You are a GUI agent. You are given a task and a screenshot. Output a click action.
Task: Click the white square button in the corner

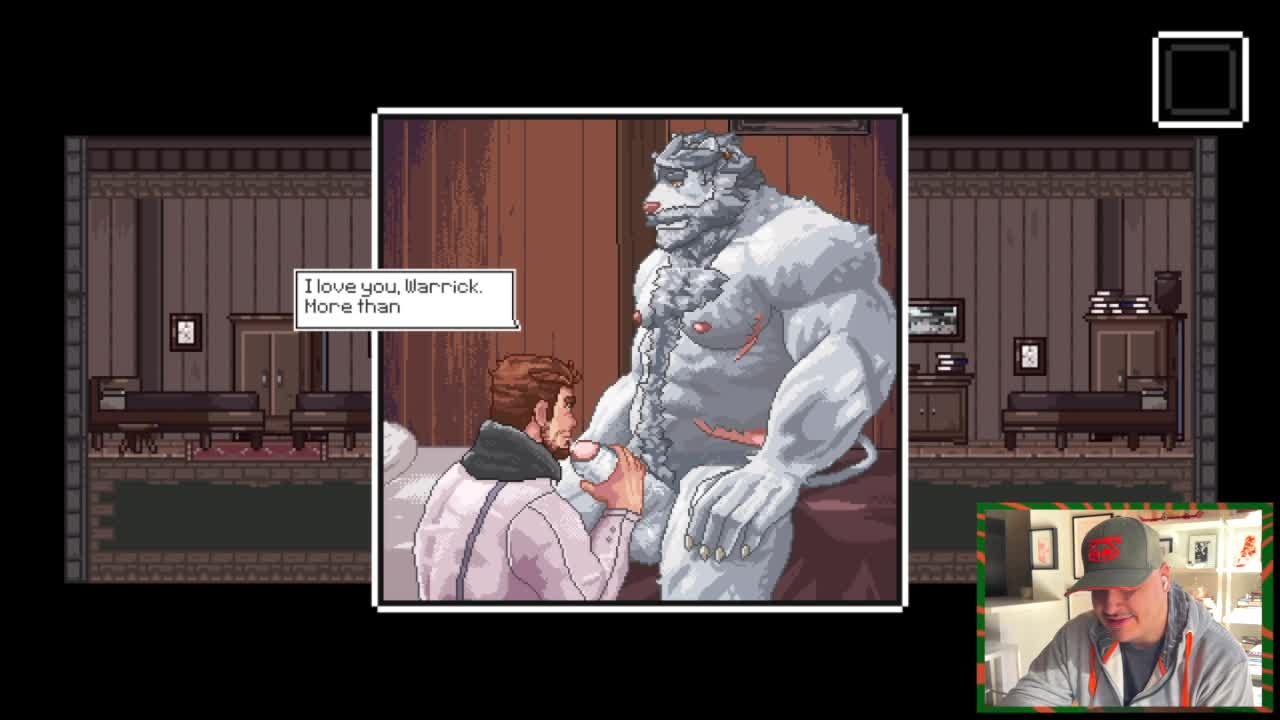coord(1200,80)
